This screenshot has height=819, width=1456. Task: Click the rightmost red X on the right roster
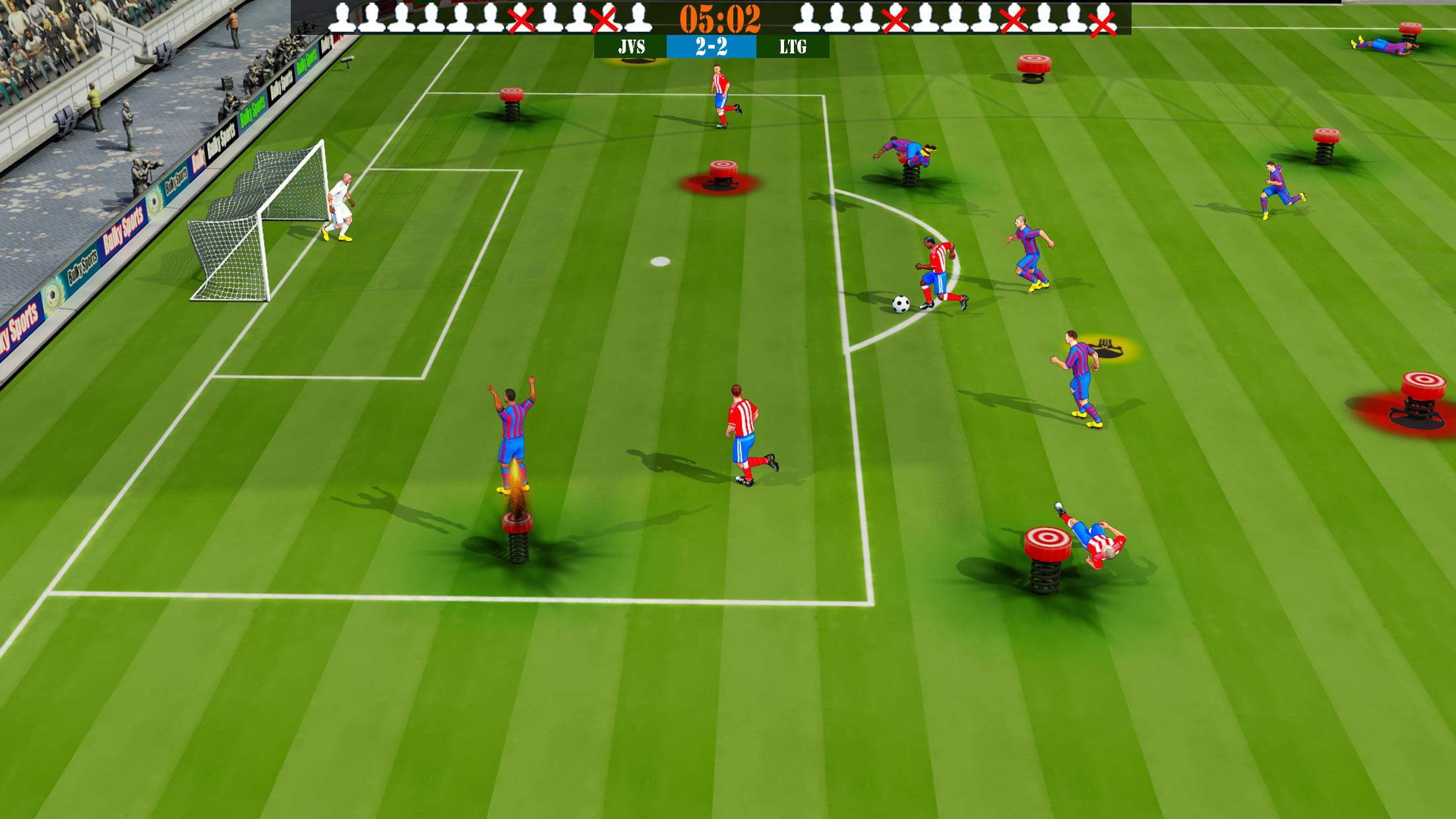(x=1101, y=22)
